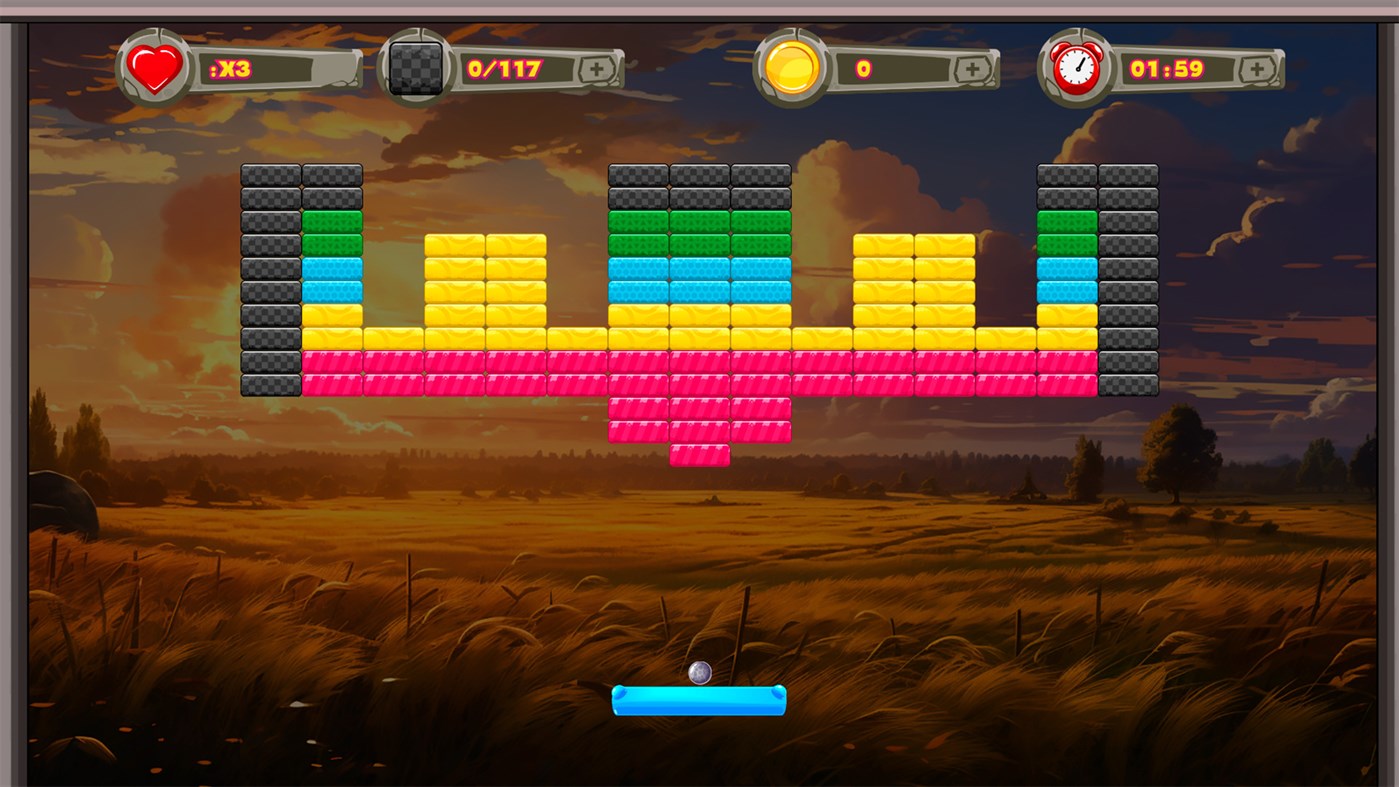Select the blue paddle
The image size is (1399, 787).
(x=699, y=702)
